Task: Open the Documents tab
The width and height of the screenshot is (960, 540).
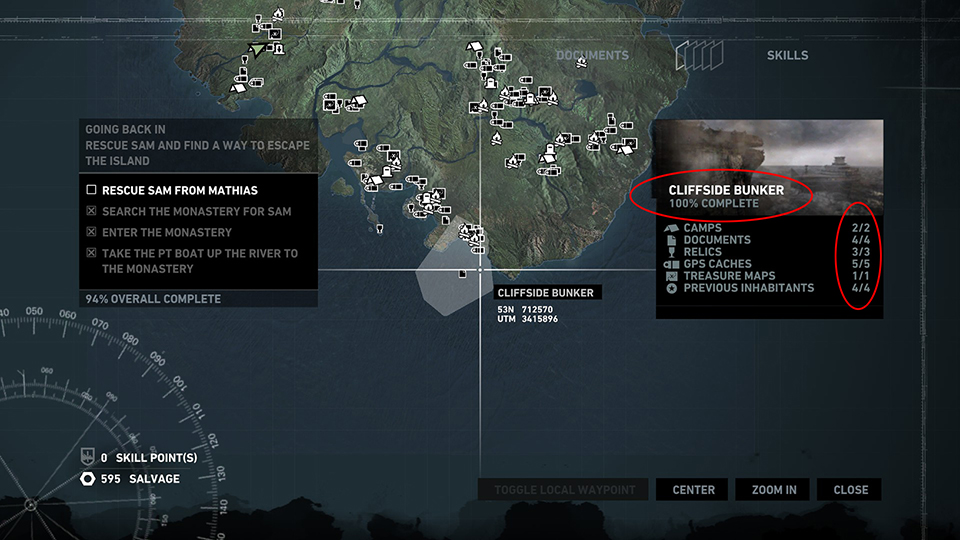Action: click(592, 55)
